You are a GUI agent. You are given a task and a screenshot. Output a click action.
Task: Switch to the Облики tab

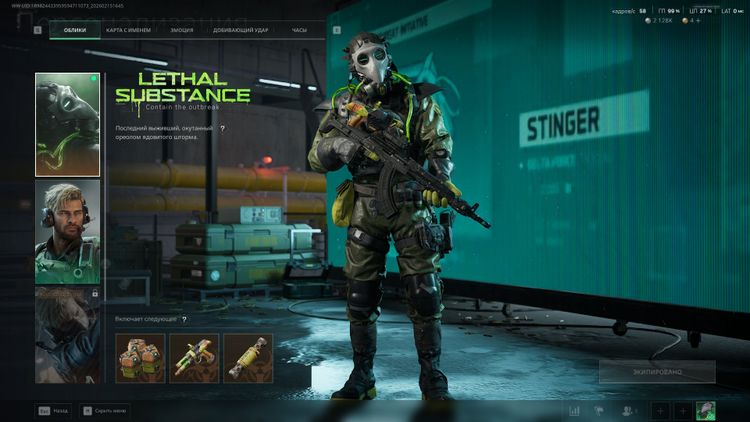pos(74,31)
